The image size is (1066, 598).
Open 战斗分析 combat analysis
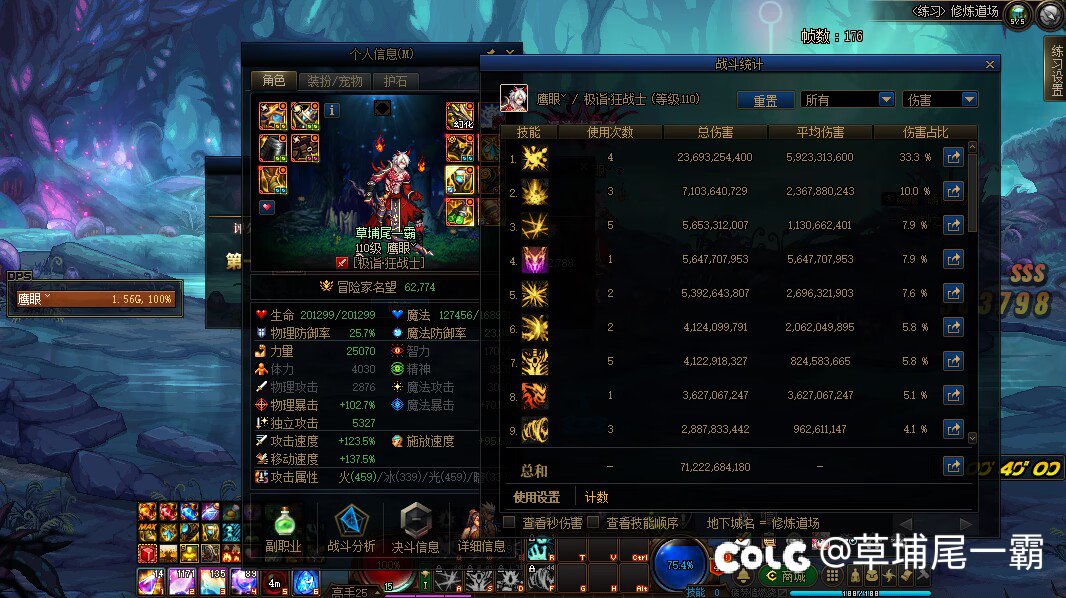click(x=351, y=528)
